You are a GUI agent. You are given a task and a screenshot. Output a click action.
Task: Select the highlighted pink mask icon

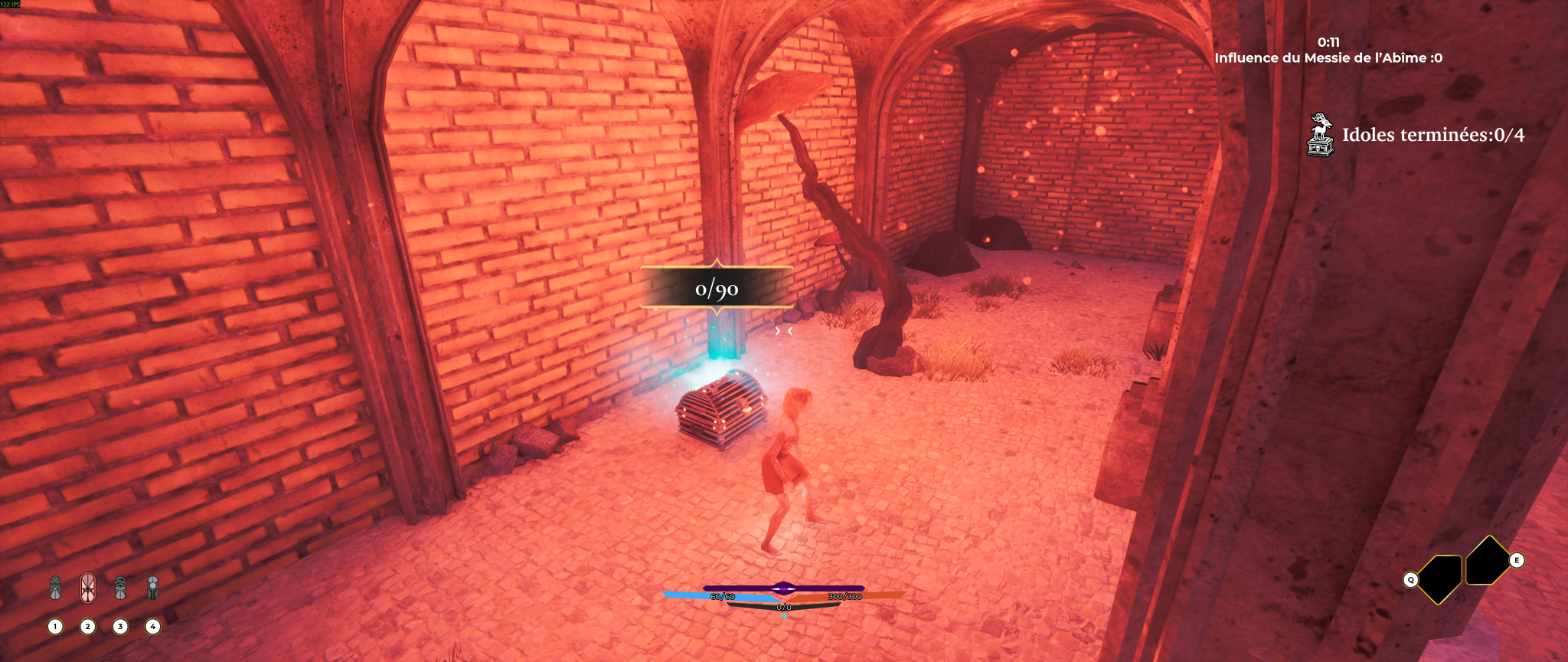(88, 588)
